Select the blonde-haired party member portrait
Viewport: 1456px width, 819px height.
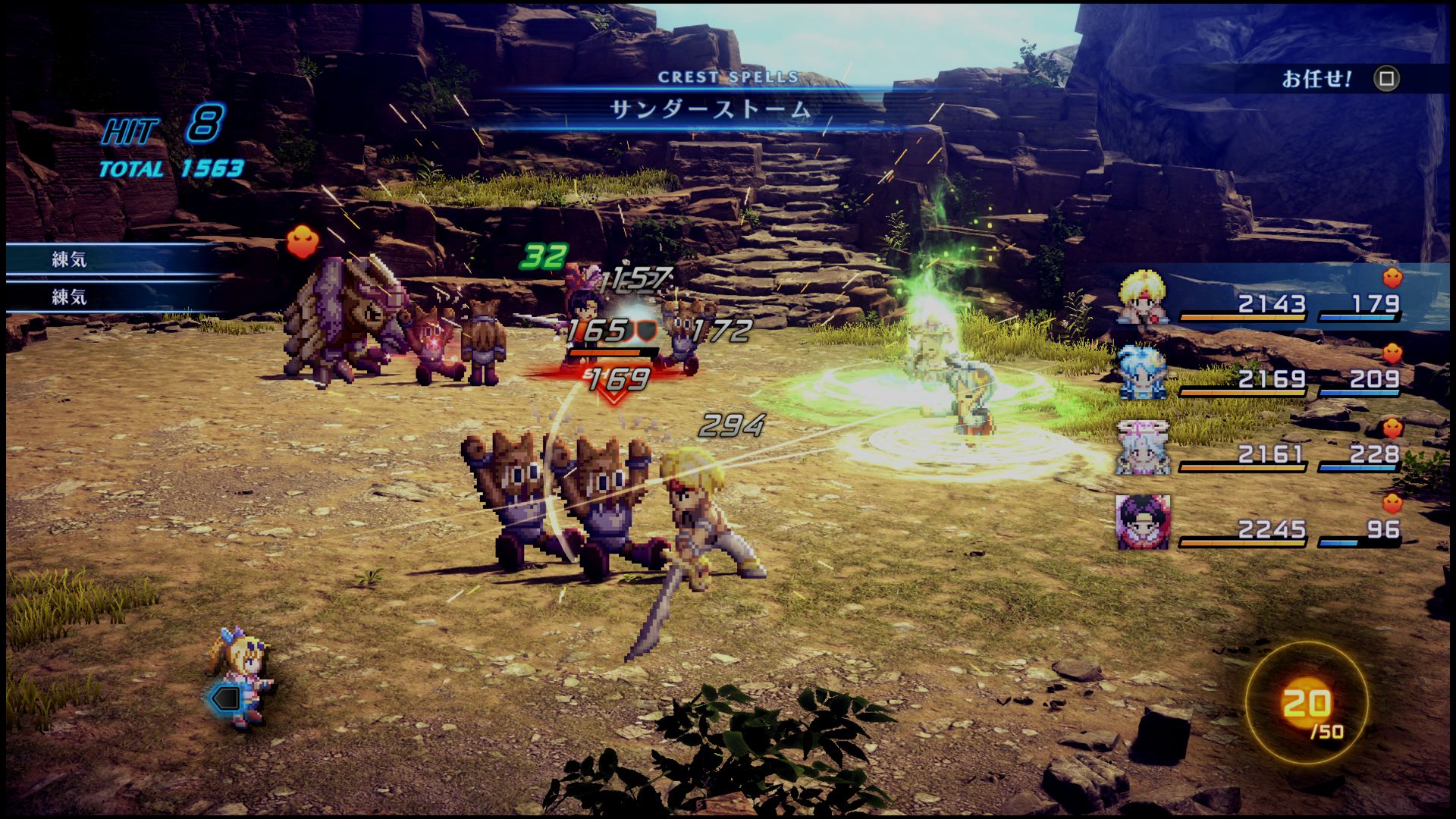[x=1143, y=299]
